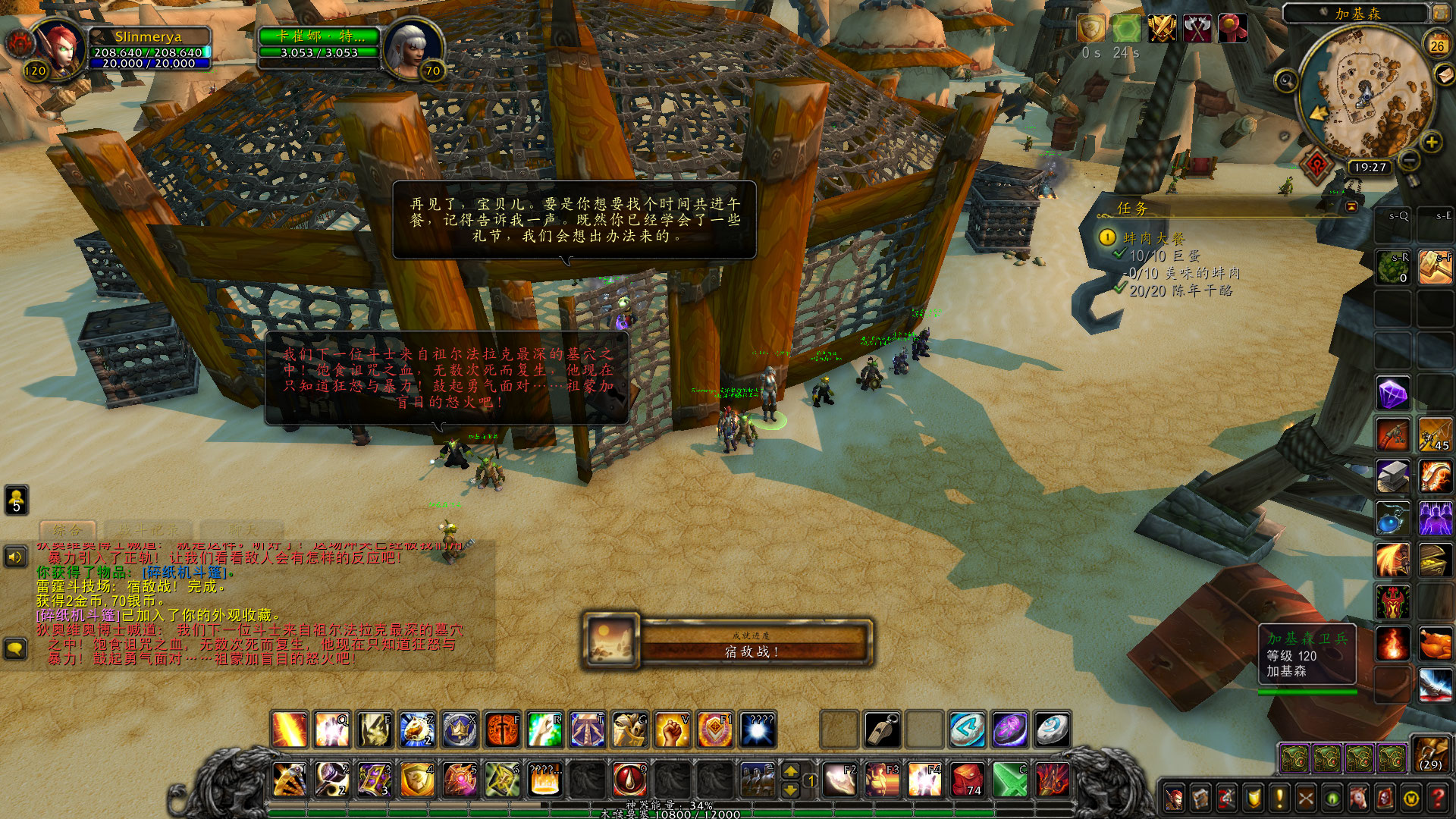Use the whistle item on action bar
Image resolution: width=1456 pixels, height=819 pixels.
click(x=882, y=730)
